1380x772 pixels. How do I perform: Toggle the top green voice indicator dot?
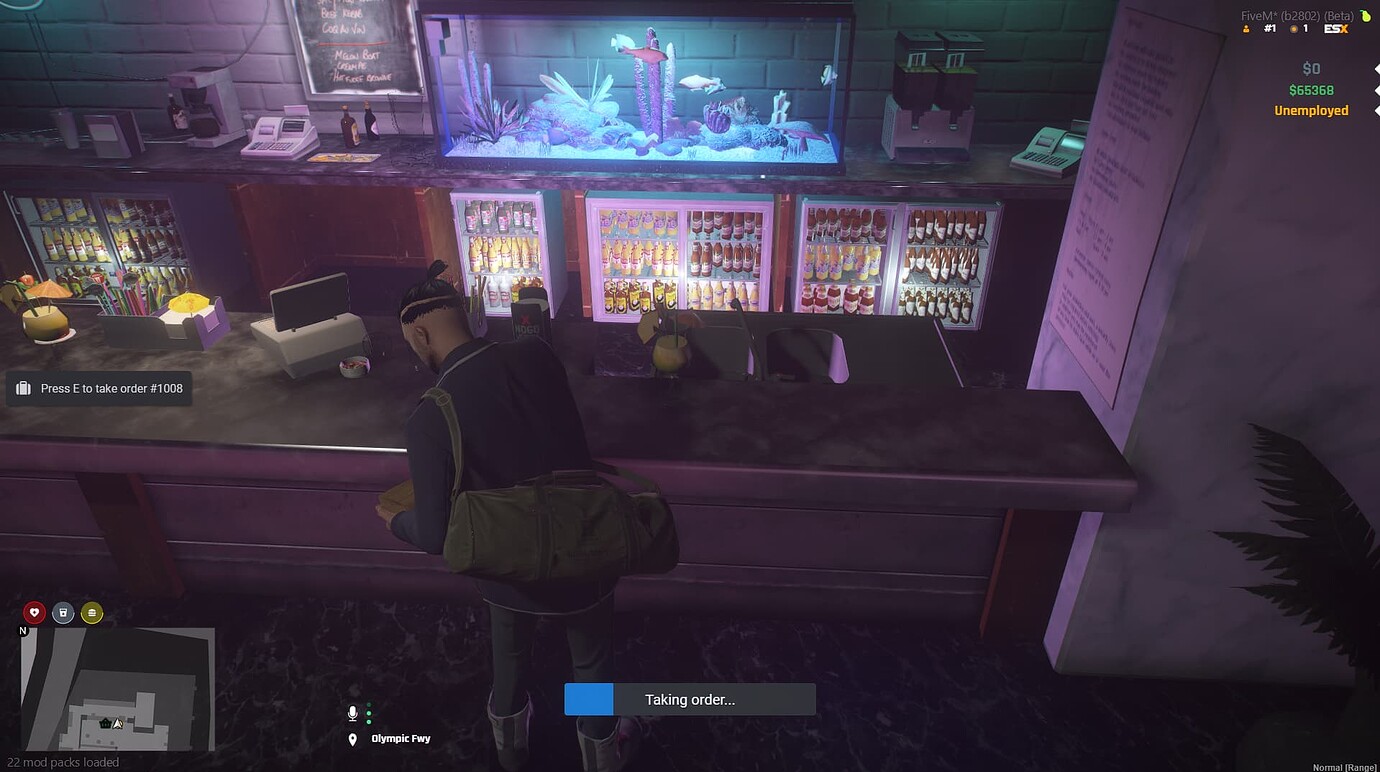coord(369,703)
